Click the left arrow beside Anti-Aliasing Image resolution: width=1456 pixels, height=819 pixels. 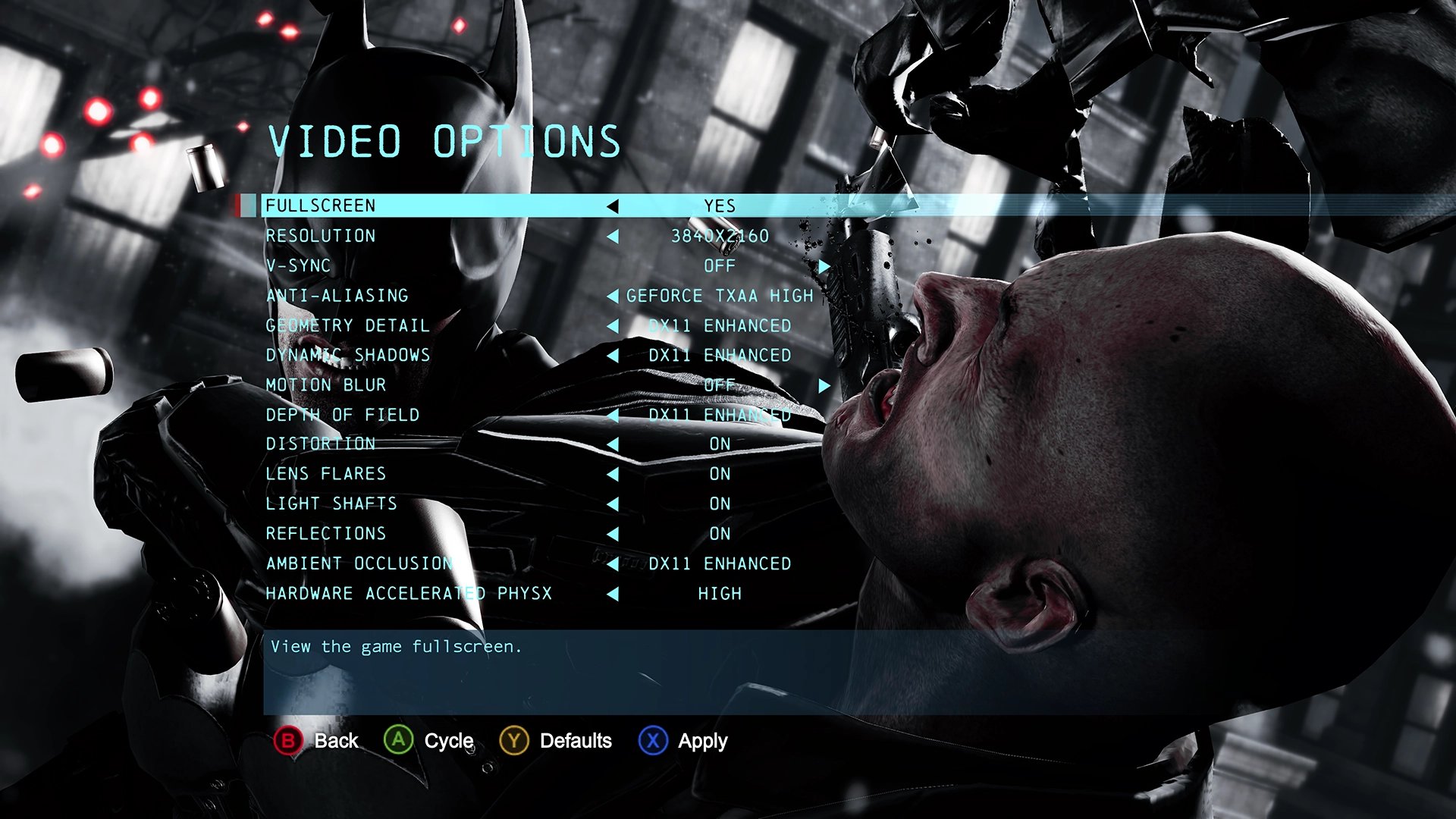click(613, 296)
